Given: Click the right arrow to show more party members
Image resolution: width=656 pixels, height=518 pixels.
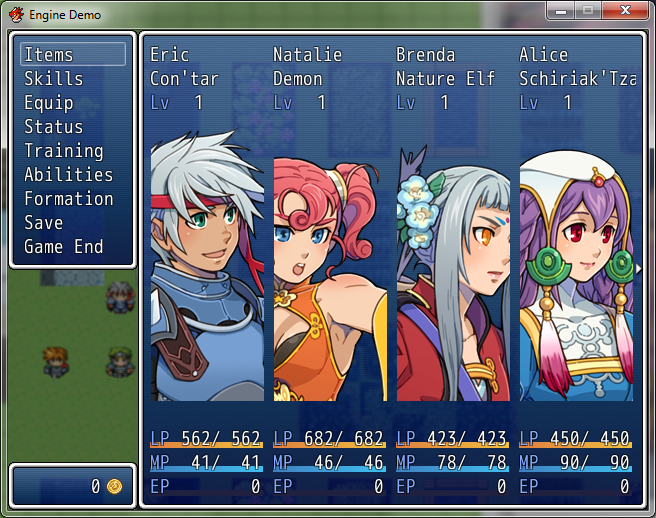Looking at the screenshot, I should click(x=638, y=269).
